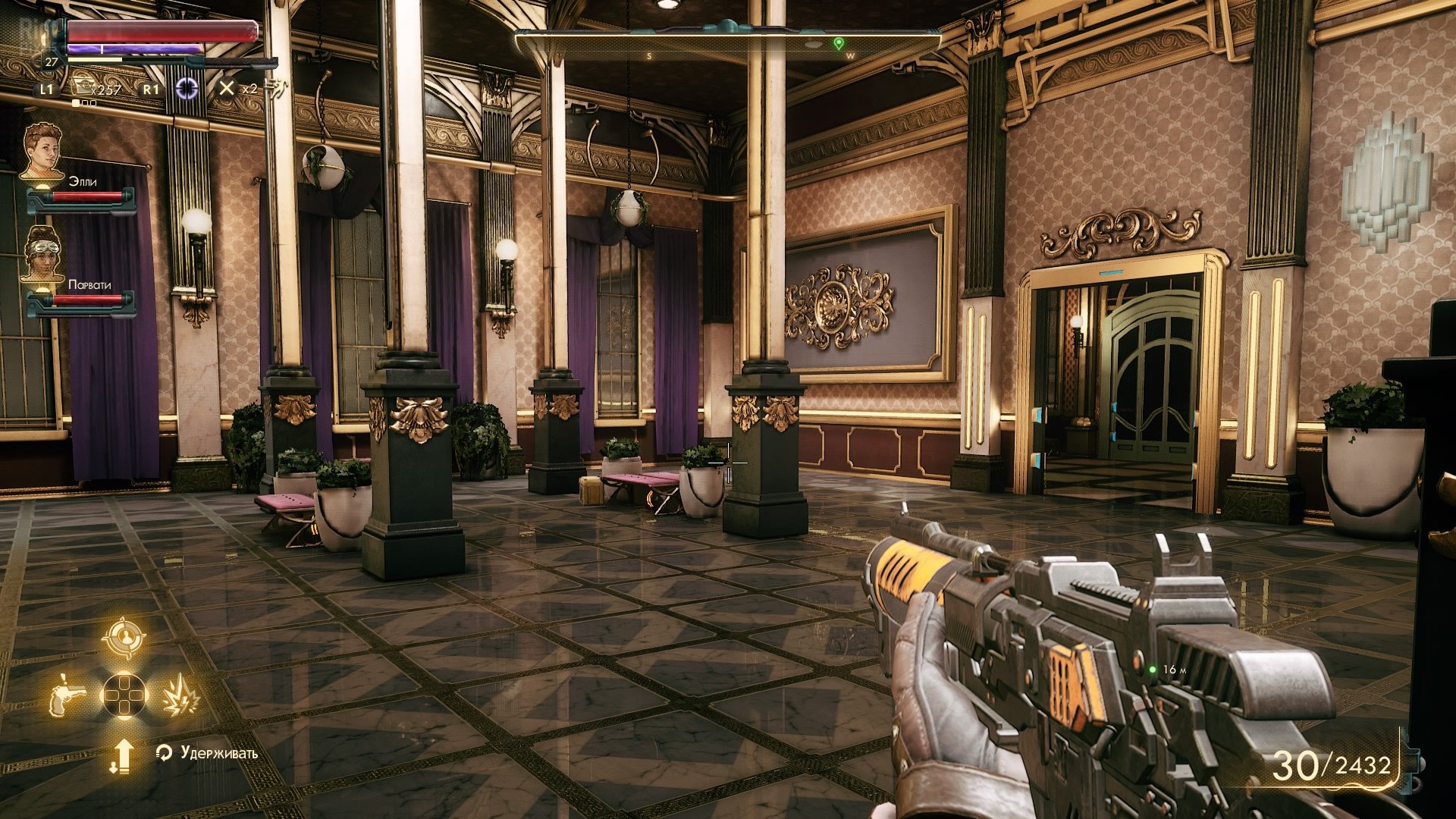Screen dimensions: 1456x819
Task: Trigger the pistol companion ability icon
Action: (67, 694)
